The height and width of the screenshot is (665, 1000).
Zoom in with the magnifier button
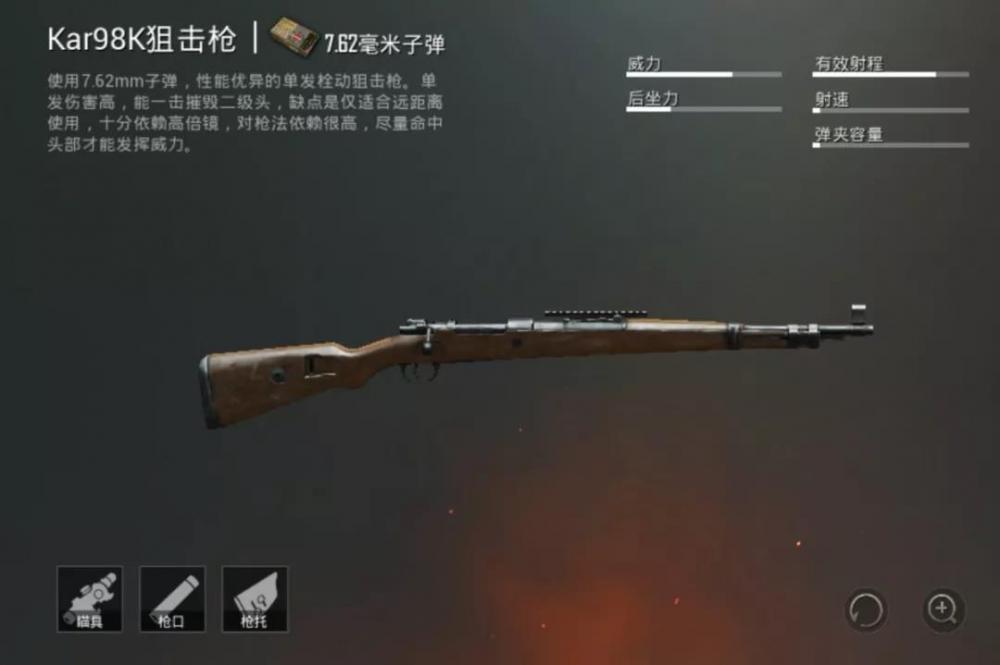pos(942,608)
